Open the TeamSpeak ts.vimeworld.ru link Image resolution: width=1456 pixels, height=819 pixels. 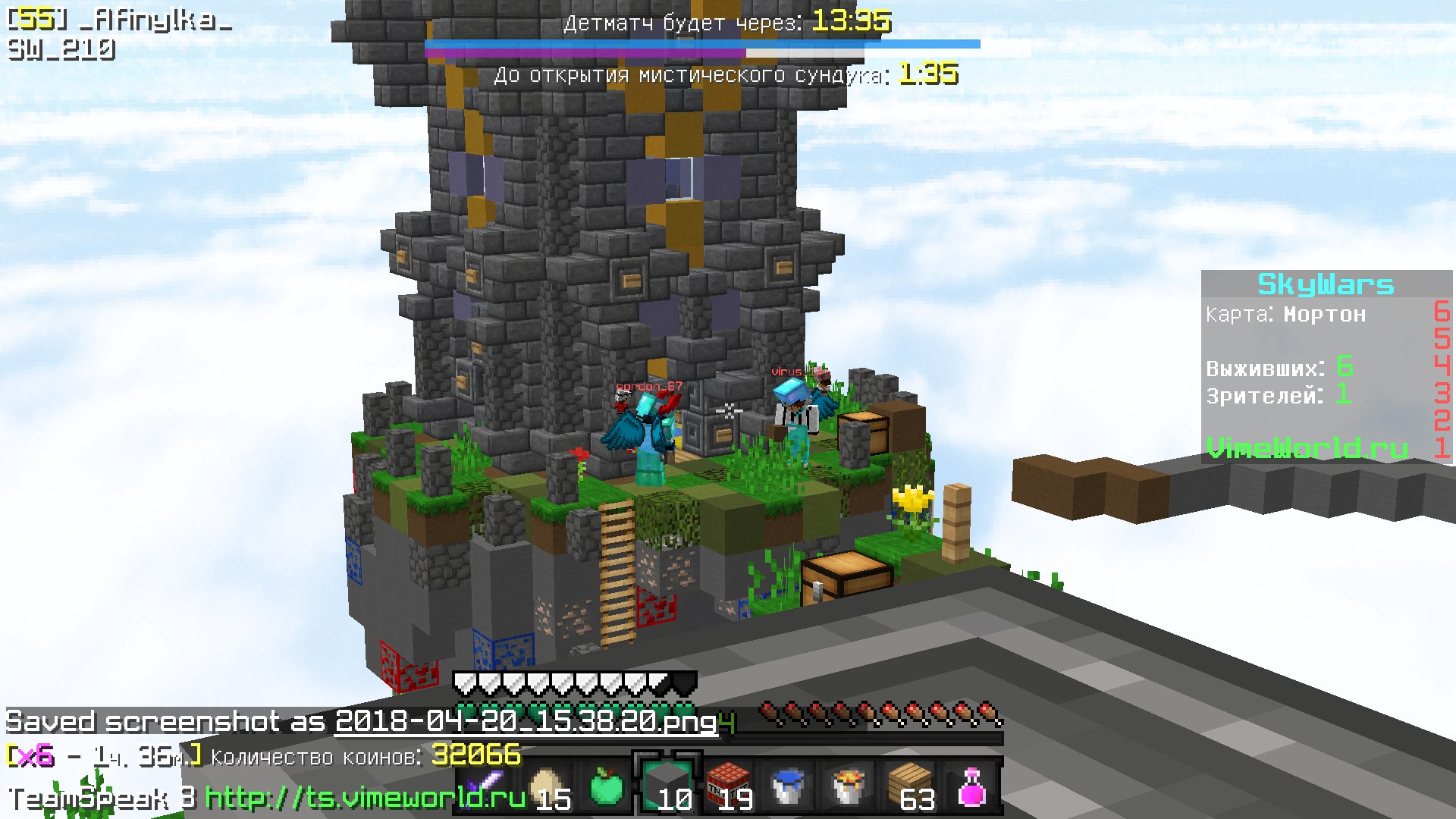[365, 798]
